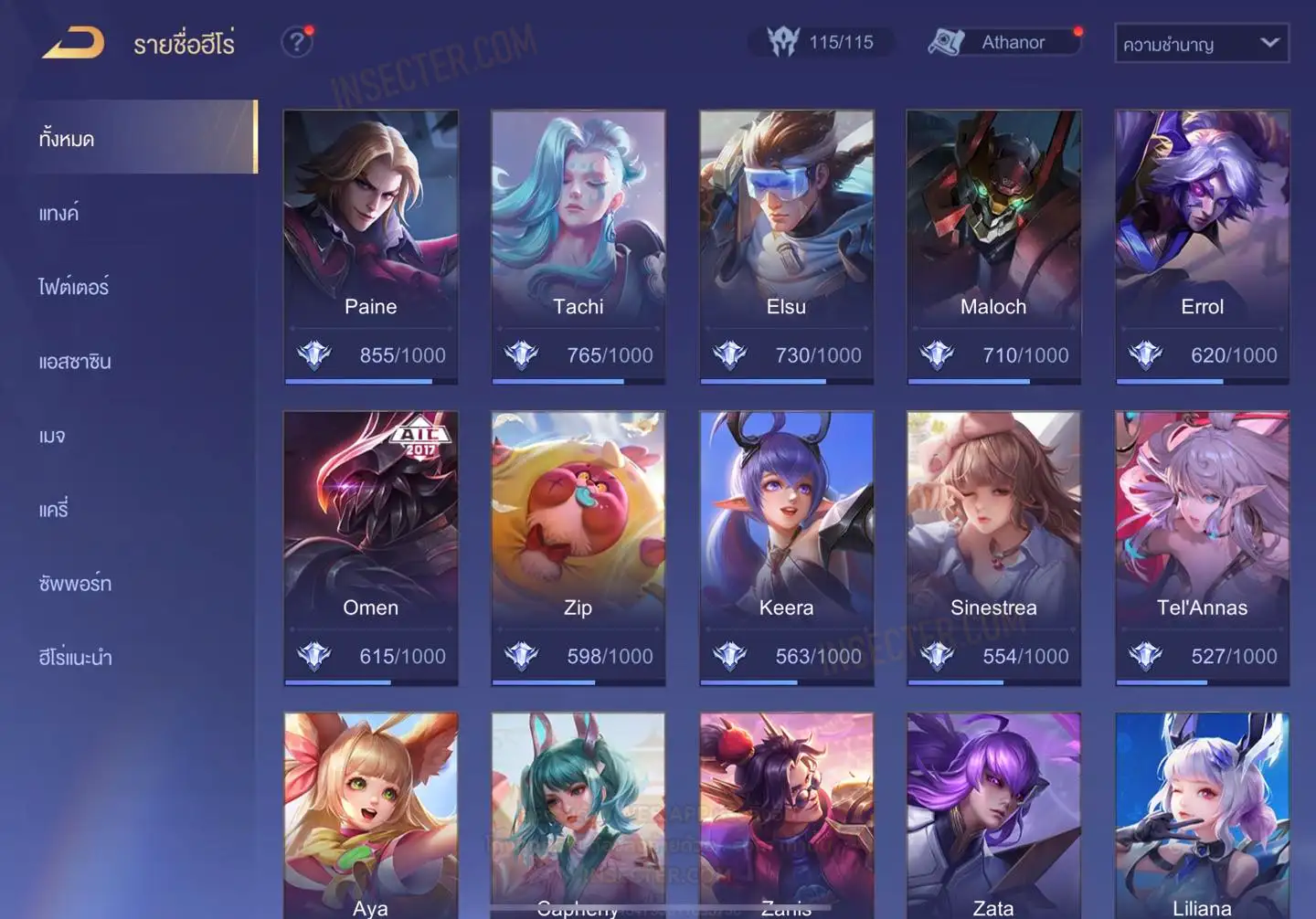Choose the แอสซาซิน category tab
The image size is (1316, 919).
pyautogui.click(x=75, y=362)
